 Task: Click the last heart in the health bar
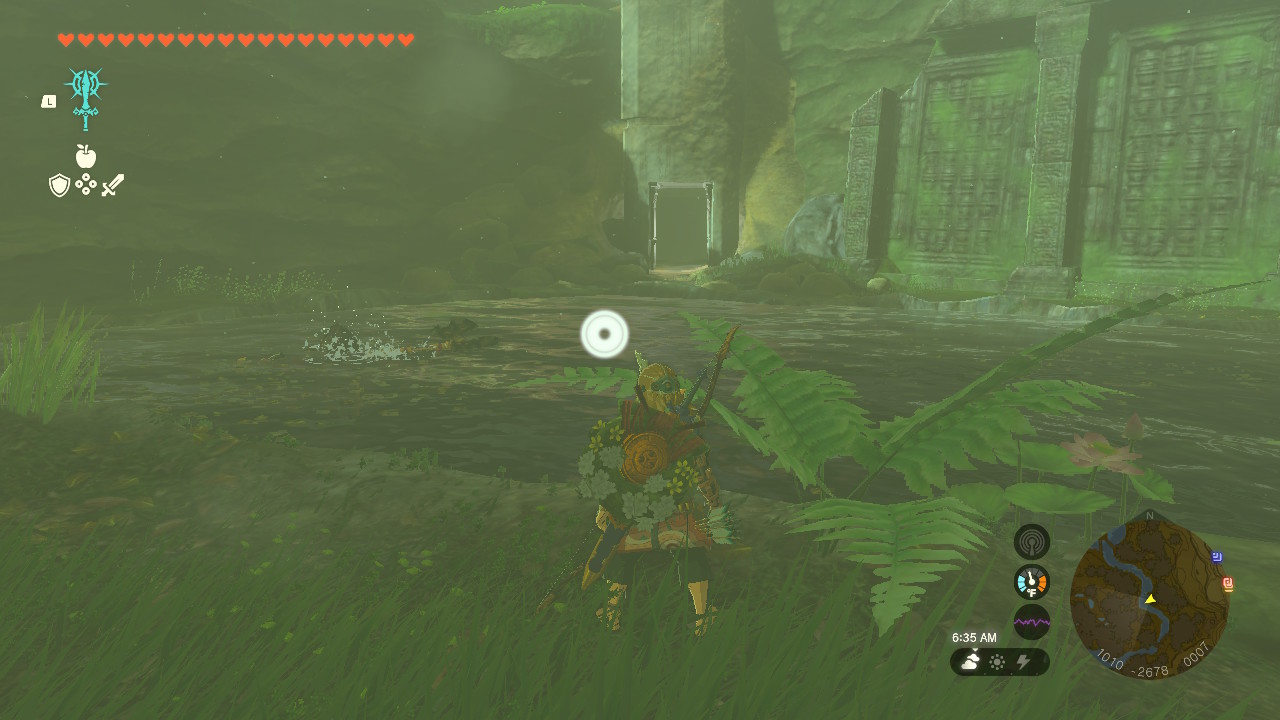tap(405, 42)
